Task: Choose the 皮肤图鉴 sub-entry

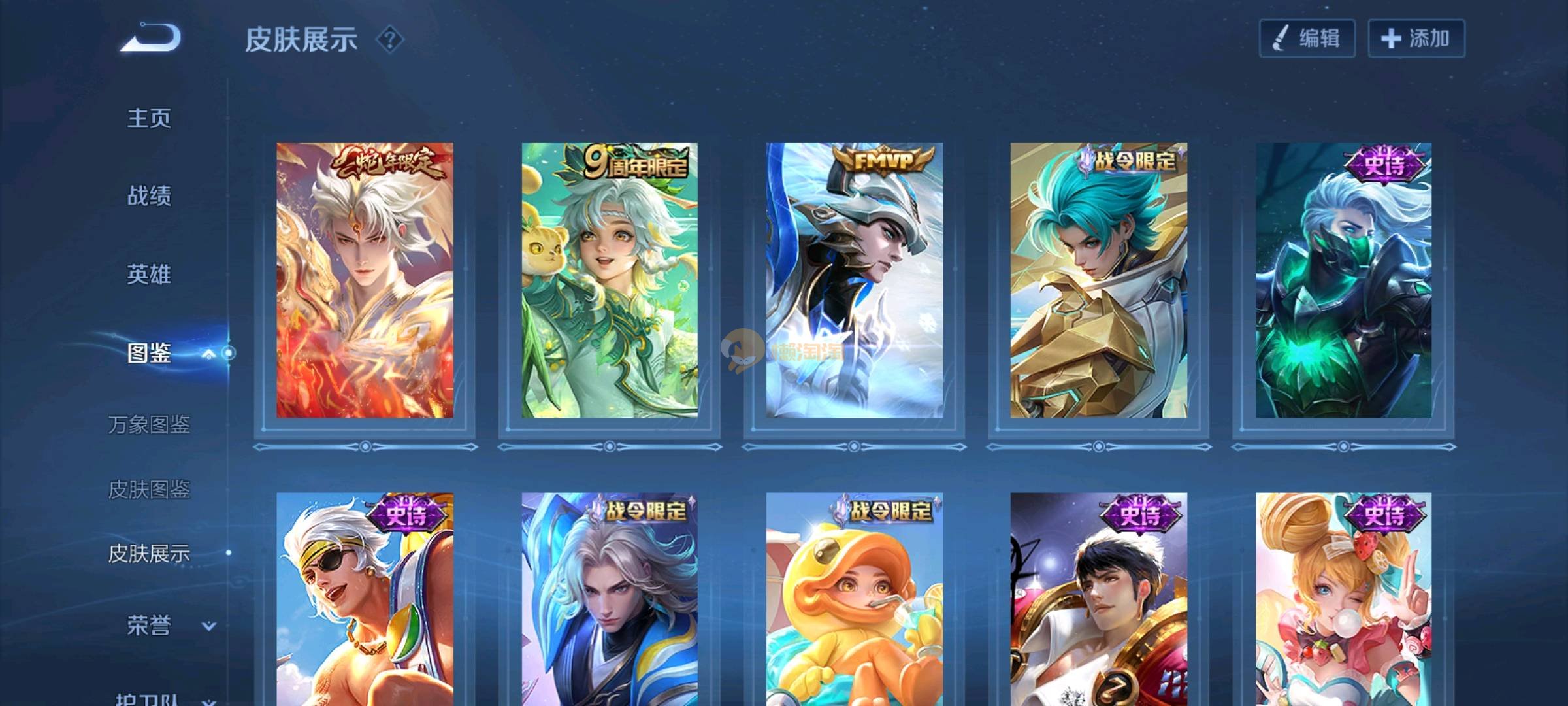Action: (149, 489)
